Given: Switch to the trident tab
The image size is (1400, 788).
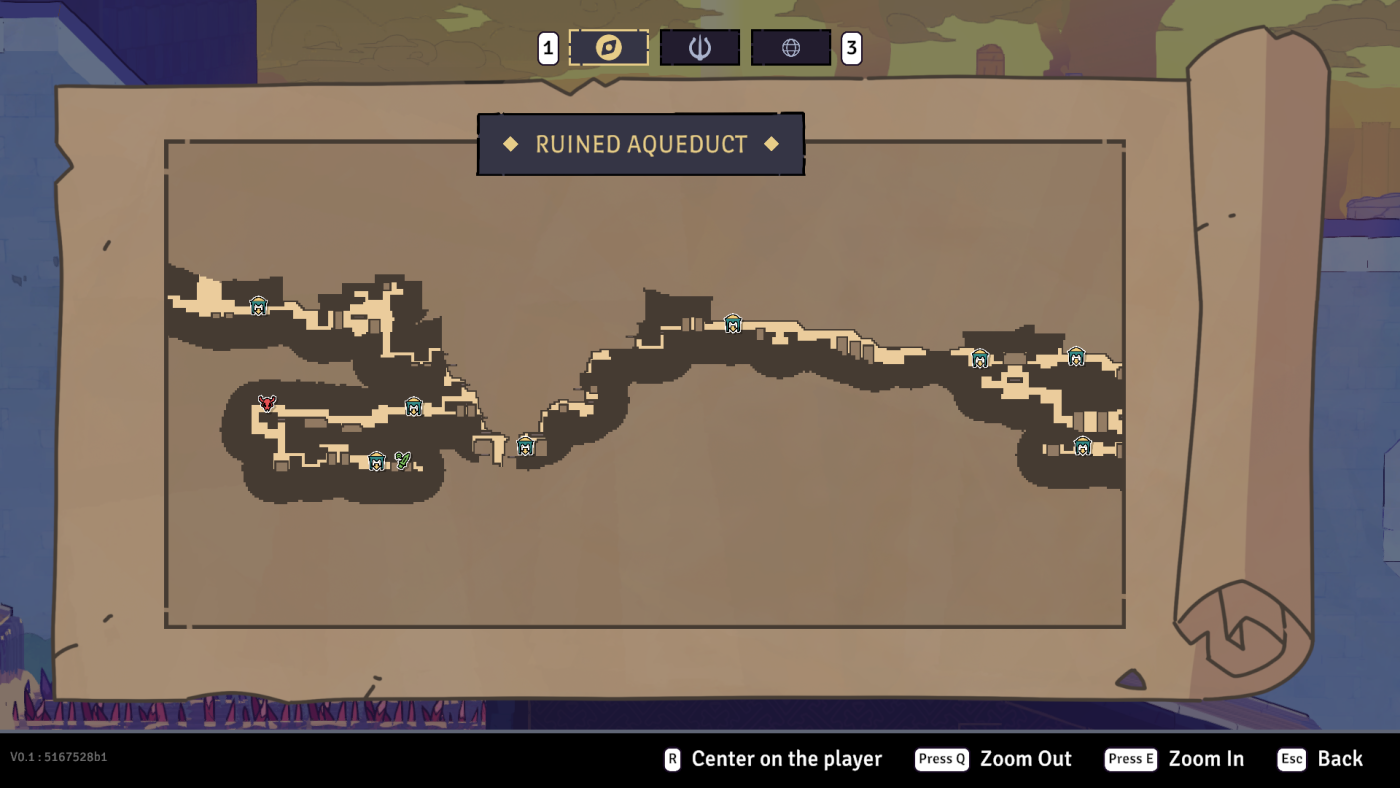Looking at the screenshot, I should 700,48.
